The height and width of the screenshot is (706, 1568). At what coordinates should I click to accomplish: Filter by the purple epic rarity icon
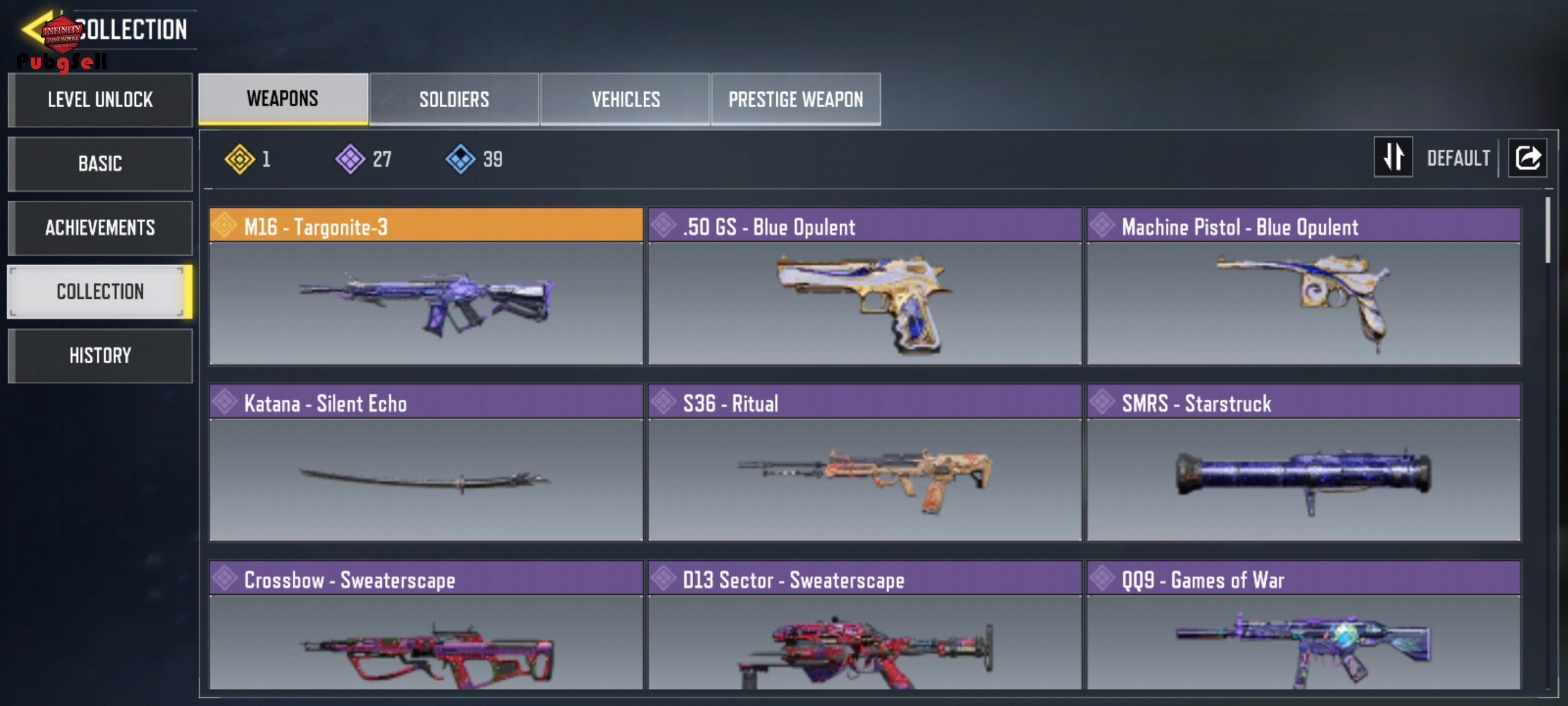point(351,159)
